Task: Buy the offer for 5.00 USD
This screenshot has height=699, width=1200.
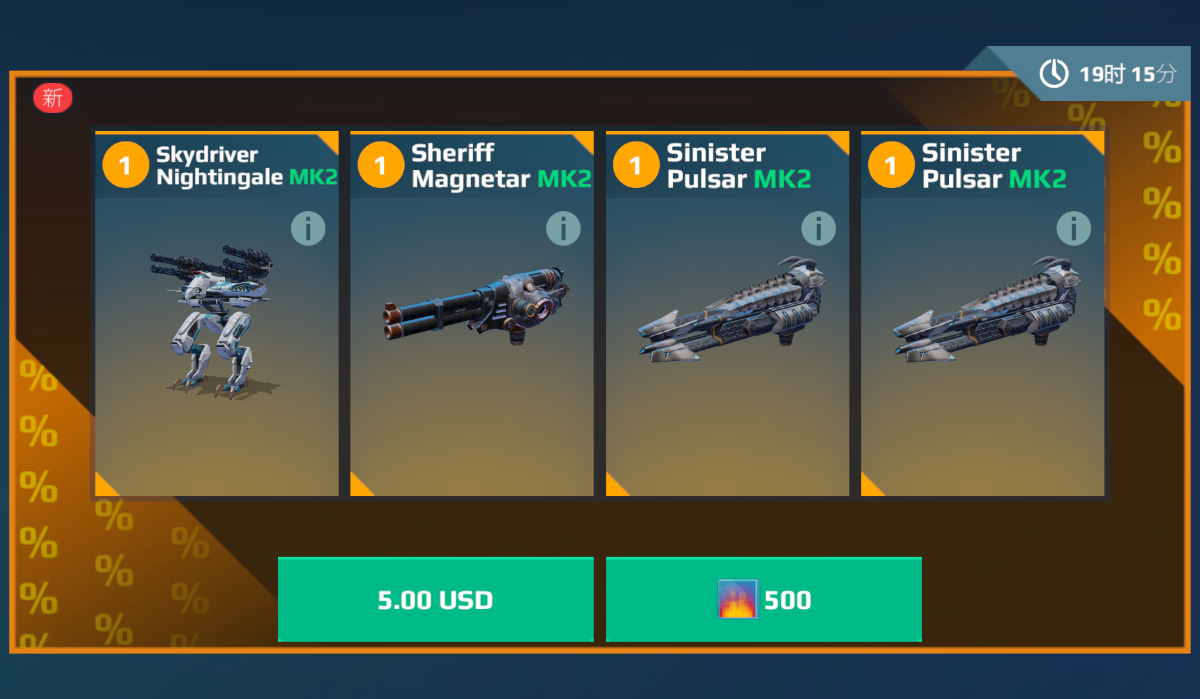Action: pos(435,599)
